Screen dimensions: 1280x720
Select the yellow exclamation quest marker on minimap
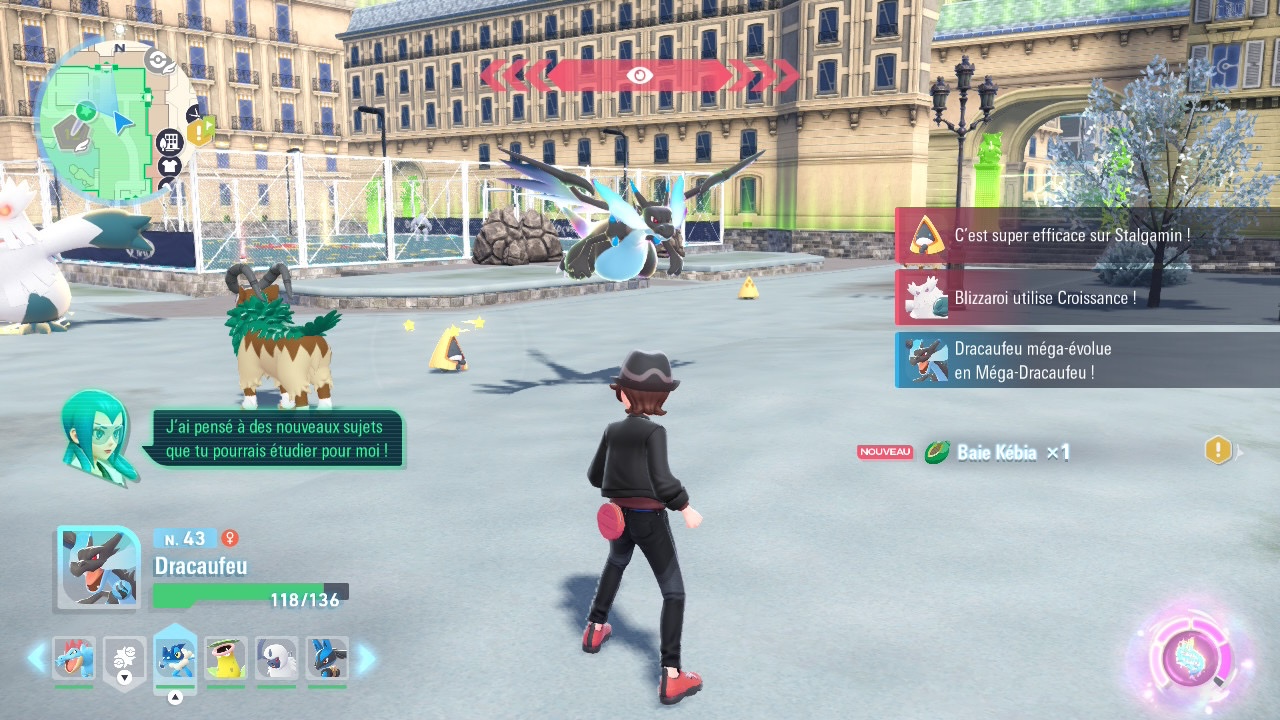point(201,130)
